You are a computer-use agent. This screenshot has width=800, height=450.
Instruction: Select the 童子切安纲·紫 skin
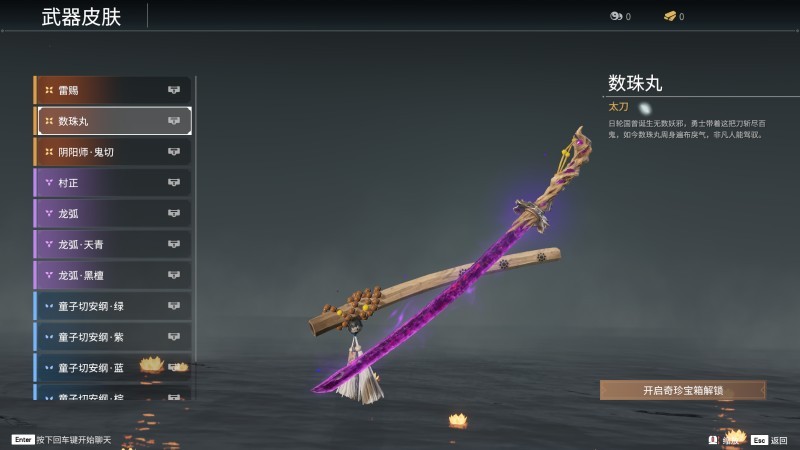click(112, 337)
